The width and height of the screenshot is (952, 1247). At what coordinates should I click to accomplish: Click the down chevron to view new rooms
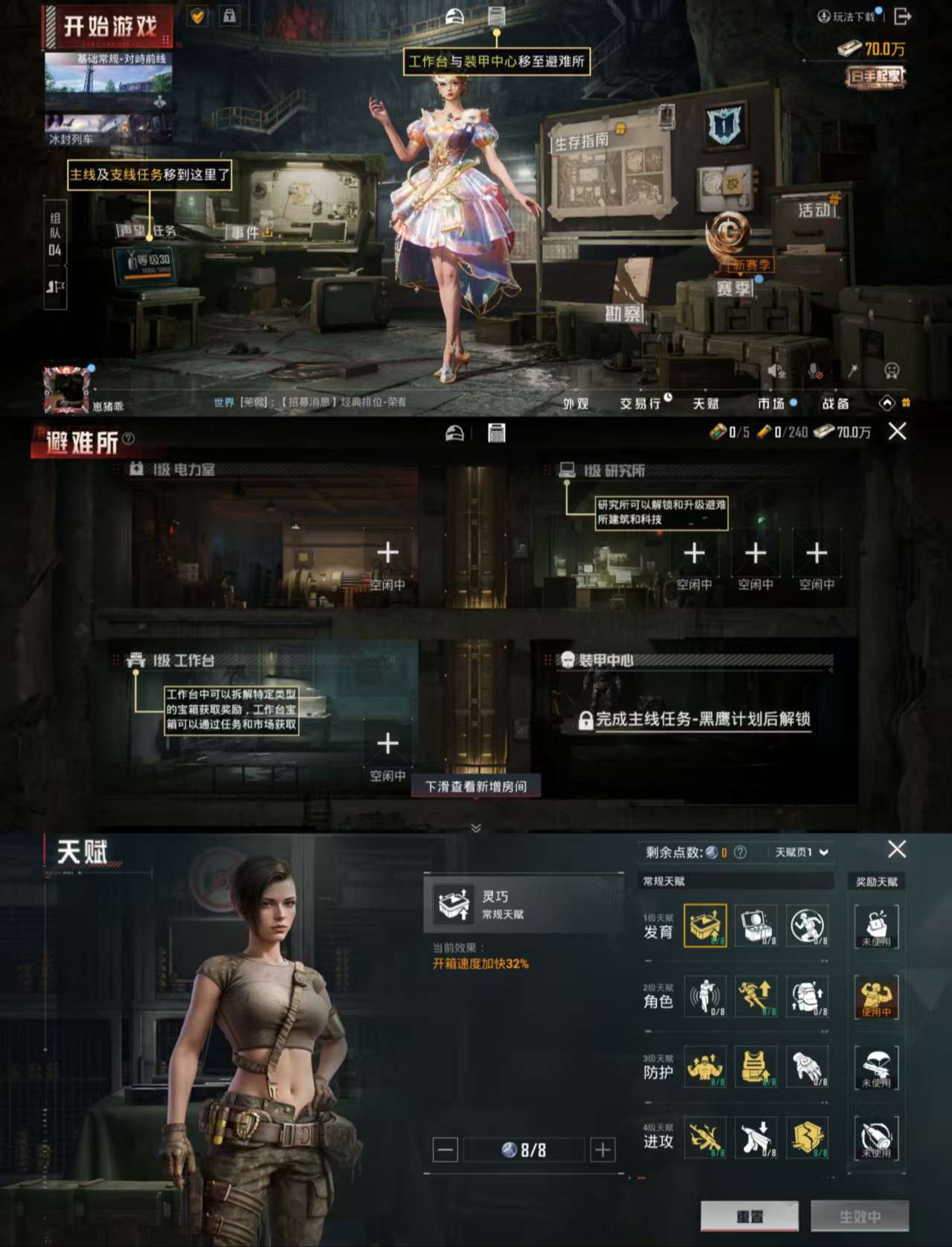474,828
